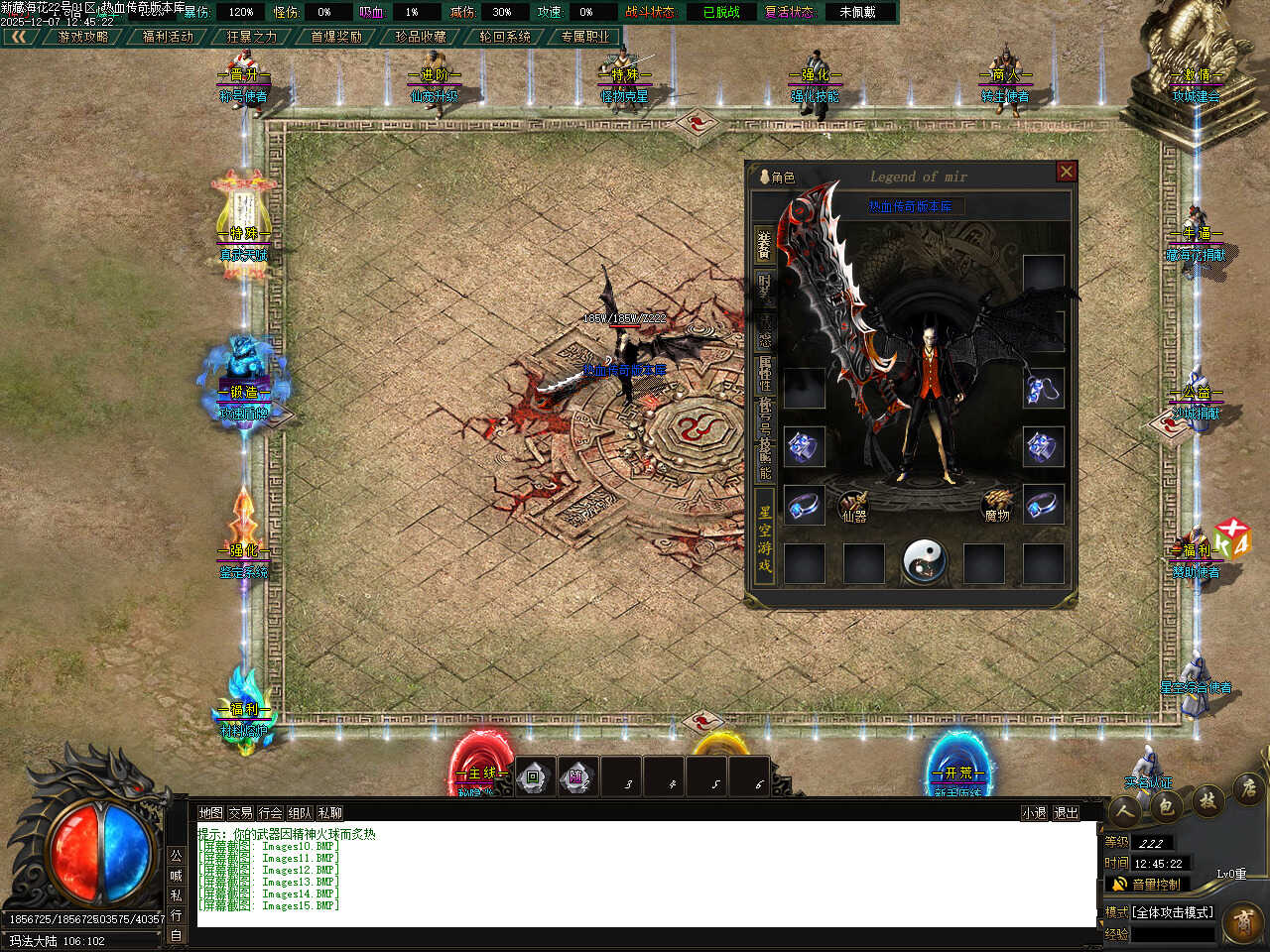Close the character equipment window

click(1067, 172)
